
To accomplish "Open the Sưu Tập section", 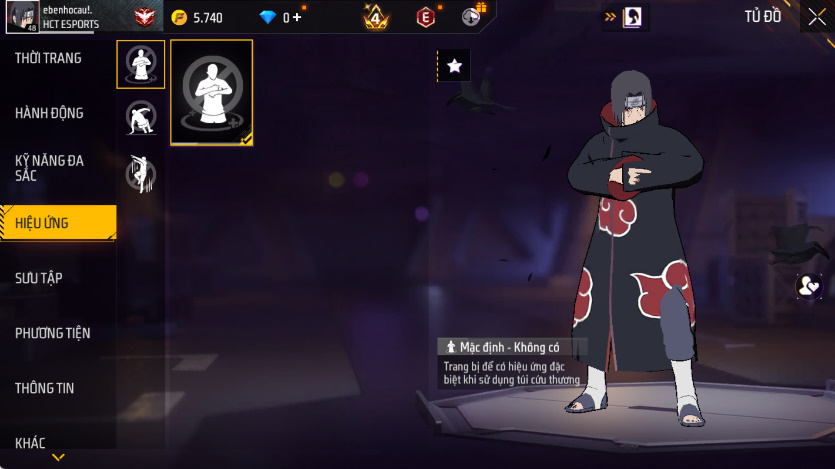I will (x=40, y=278).
